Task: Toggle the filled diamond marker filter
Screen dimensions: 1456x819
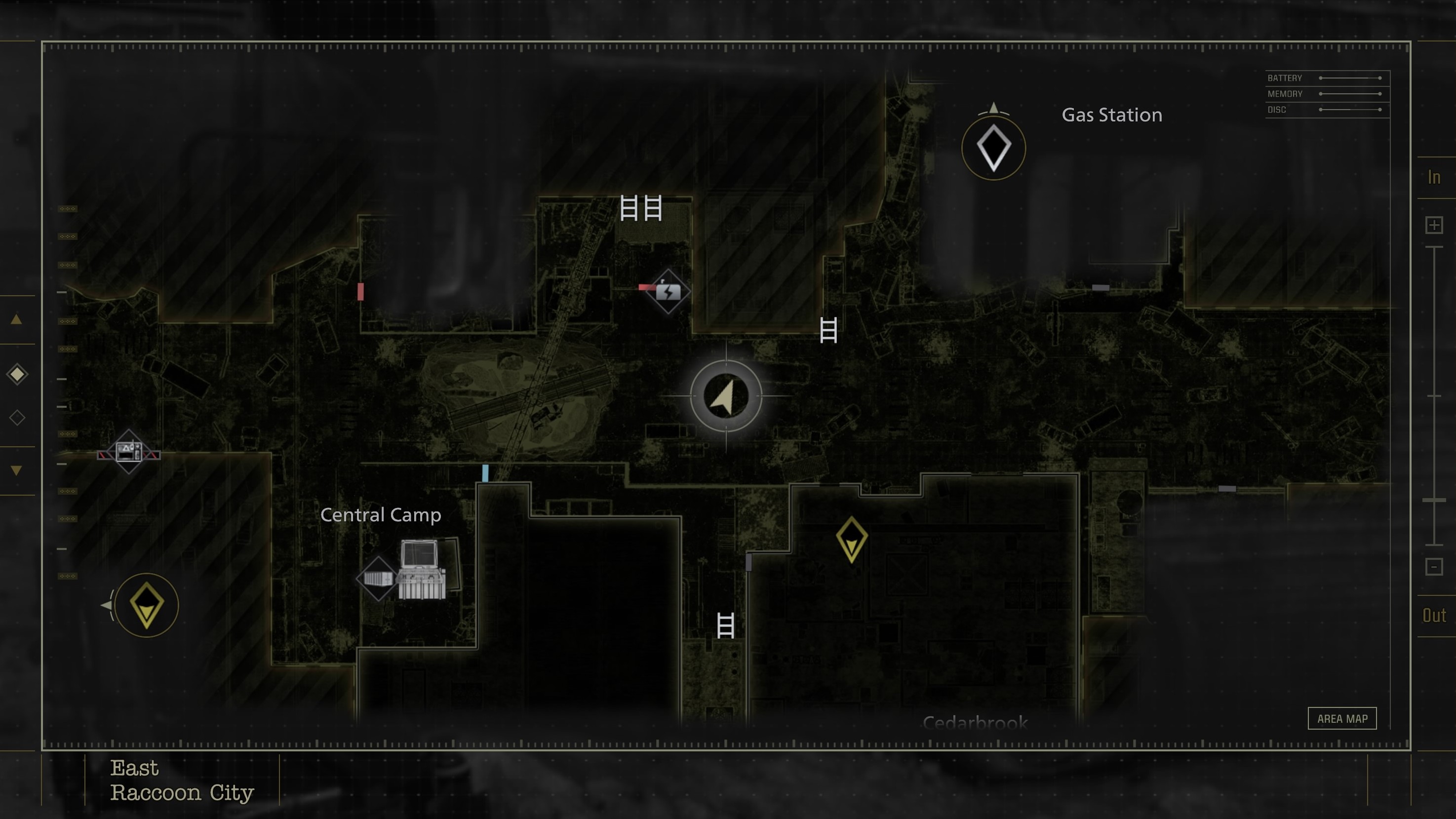Action: pos(17,374)
